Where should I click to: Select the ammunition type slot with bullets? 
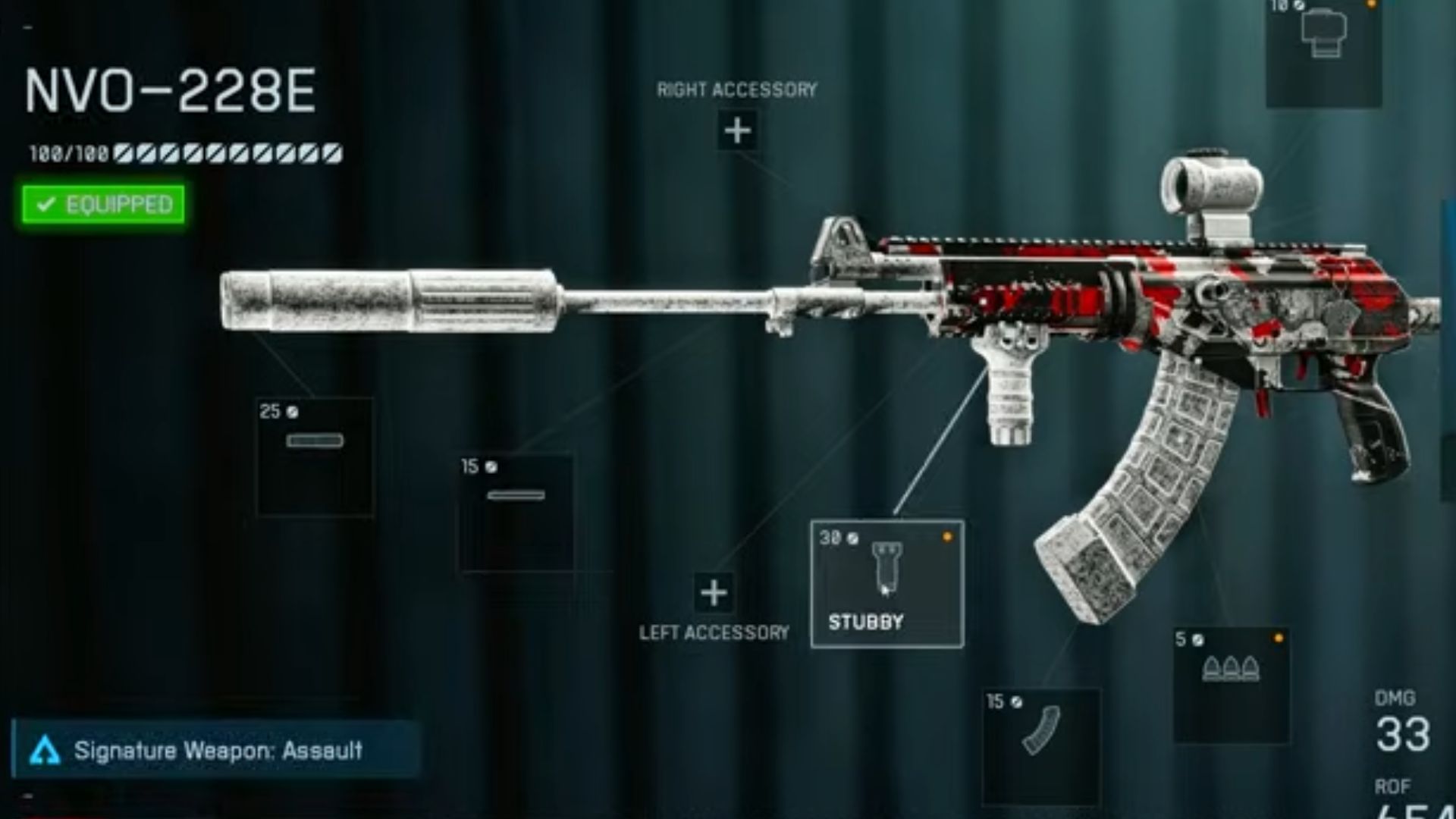[1231, 685]
